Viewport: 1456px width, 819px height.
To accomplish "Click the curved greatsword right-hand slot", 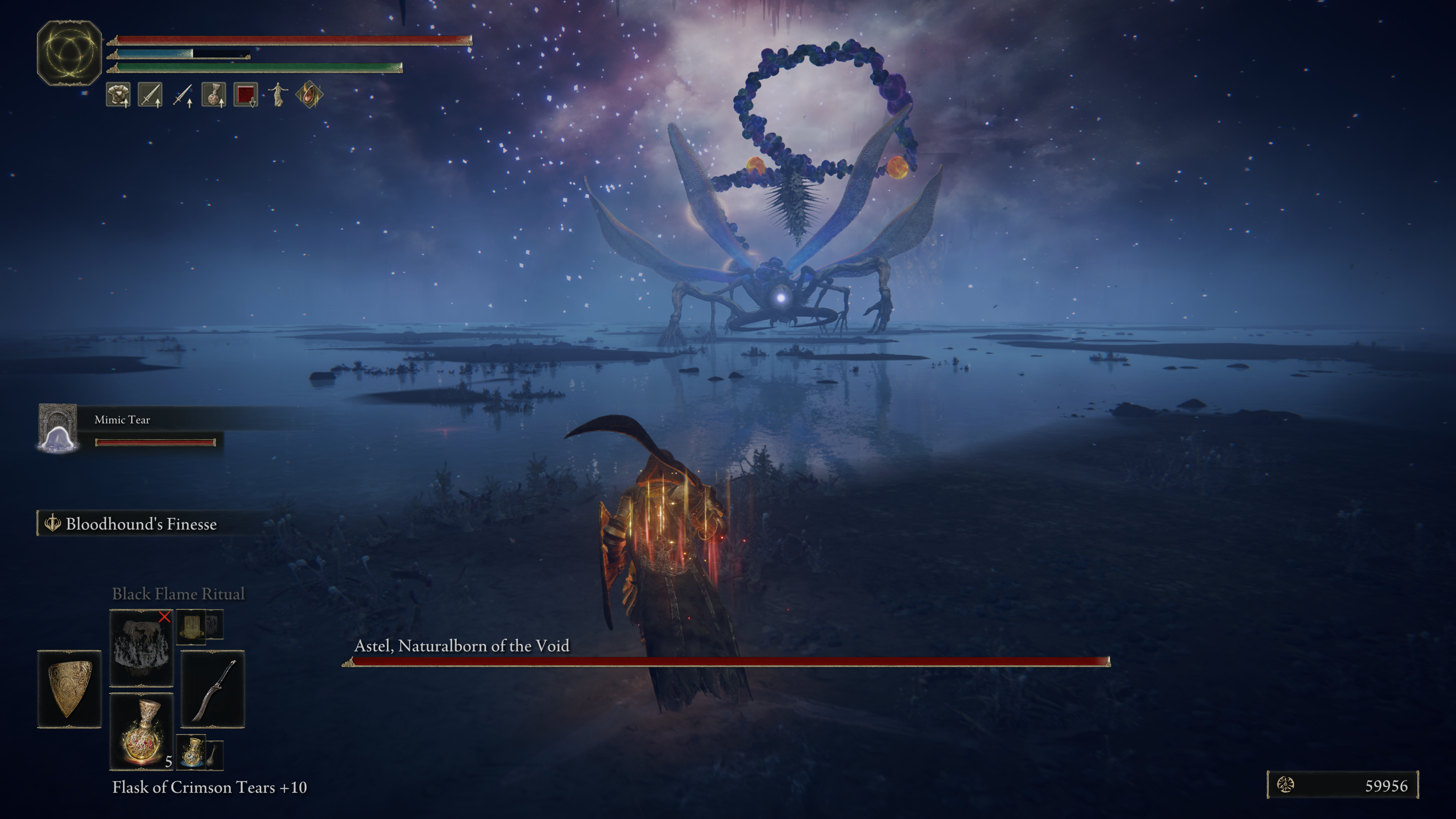I will pyautogui.click(x=212, y=689).
